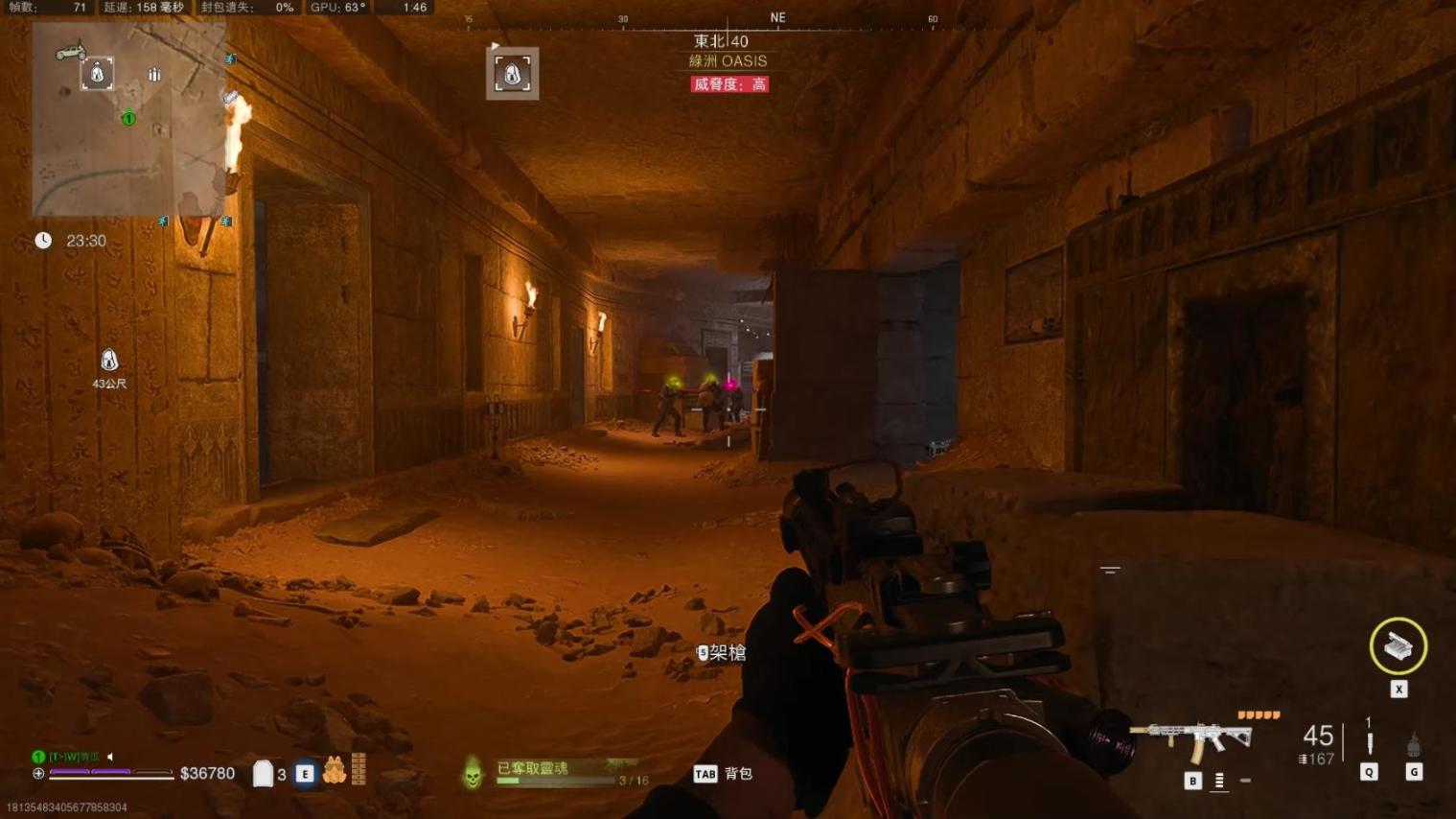Viewport: 1456px width, 819px height.
Task: Click the armor plate count icon
Action: click(x=263, y=774)
